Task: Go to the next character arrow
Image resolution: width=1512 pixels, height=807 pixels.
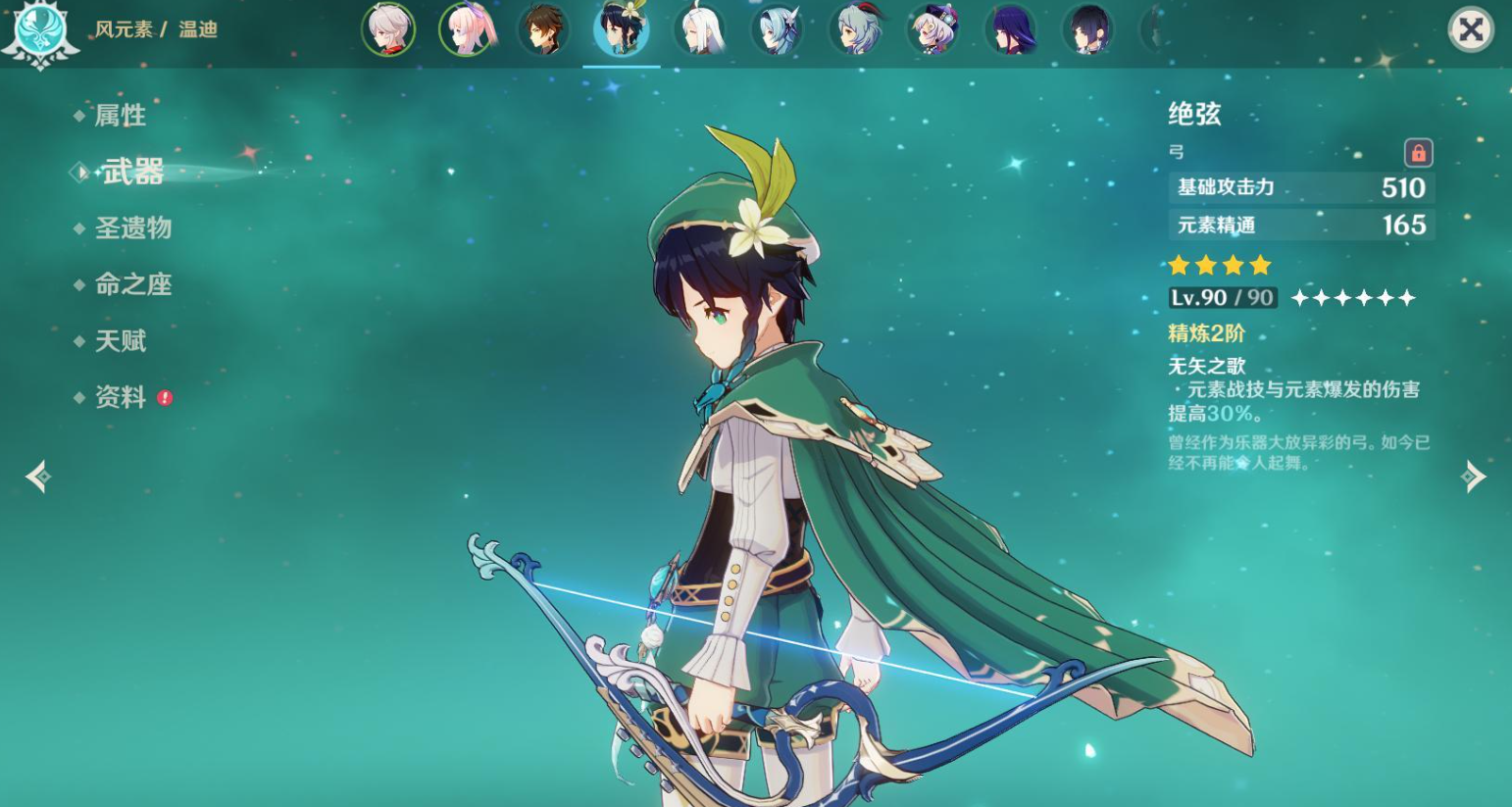Action: coord(1473,477)
